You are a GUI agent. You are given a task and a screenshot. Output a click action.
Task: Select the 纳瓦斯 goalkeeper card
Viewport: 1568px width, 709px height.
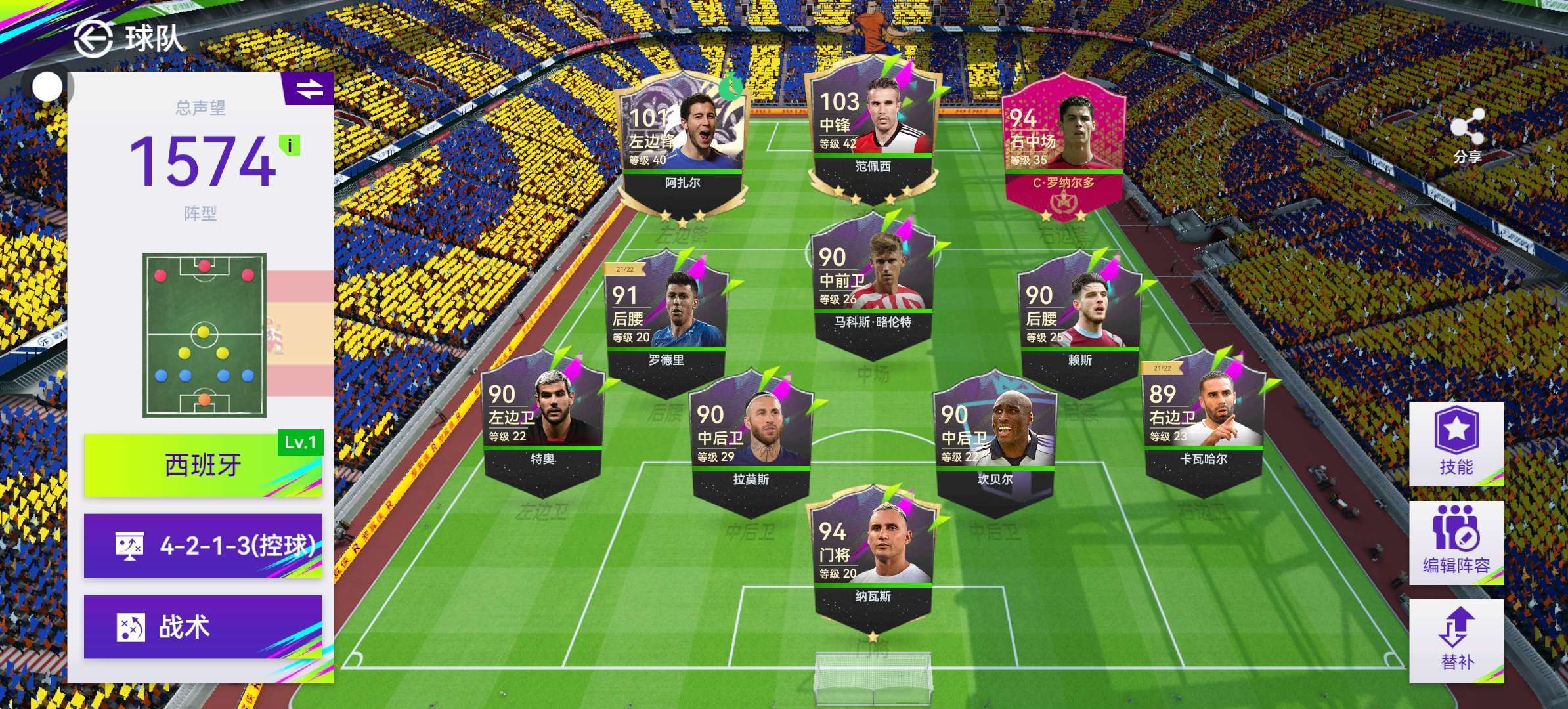pyautogui.click(x=873, y=558)
